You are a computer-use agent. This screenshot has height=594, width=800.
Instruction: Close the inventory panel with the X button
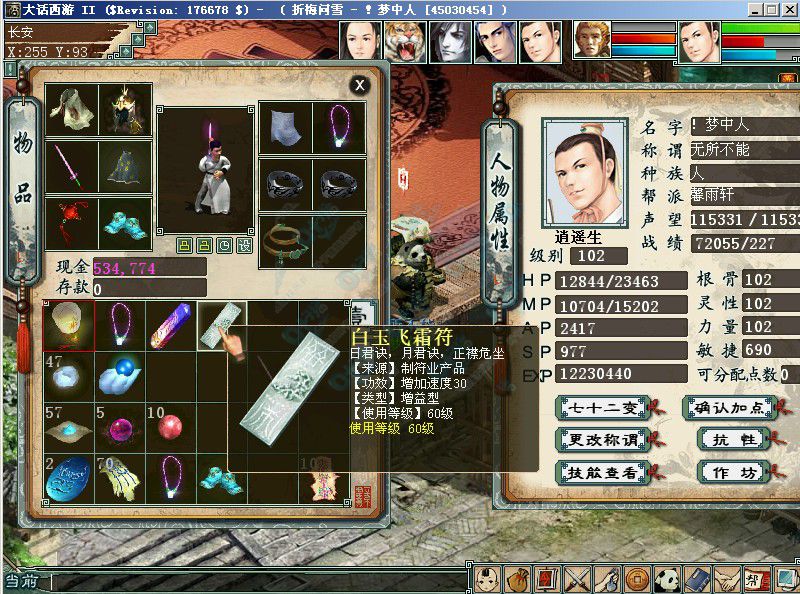[359, 86]
